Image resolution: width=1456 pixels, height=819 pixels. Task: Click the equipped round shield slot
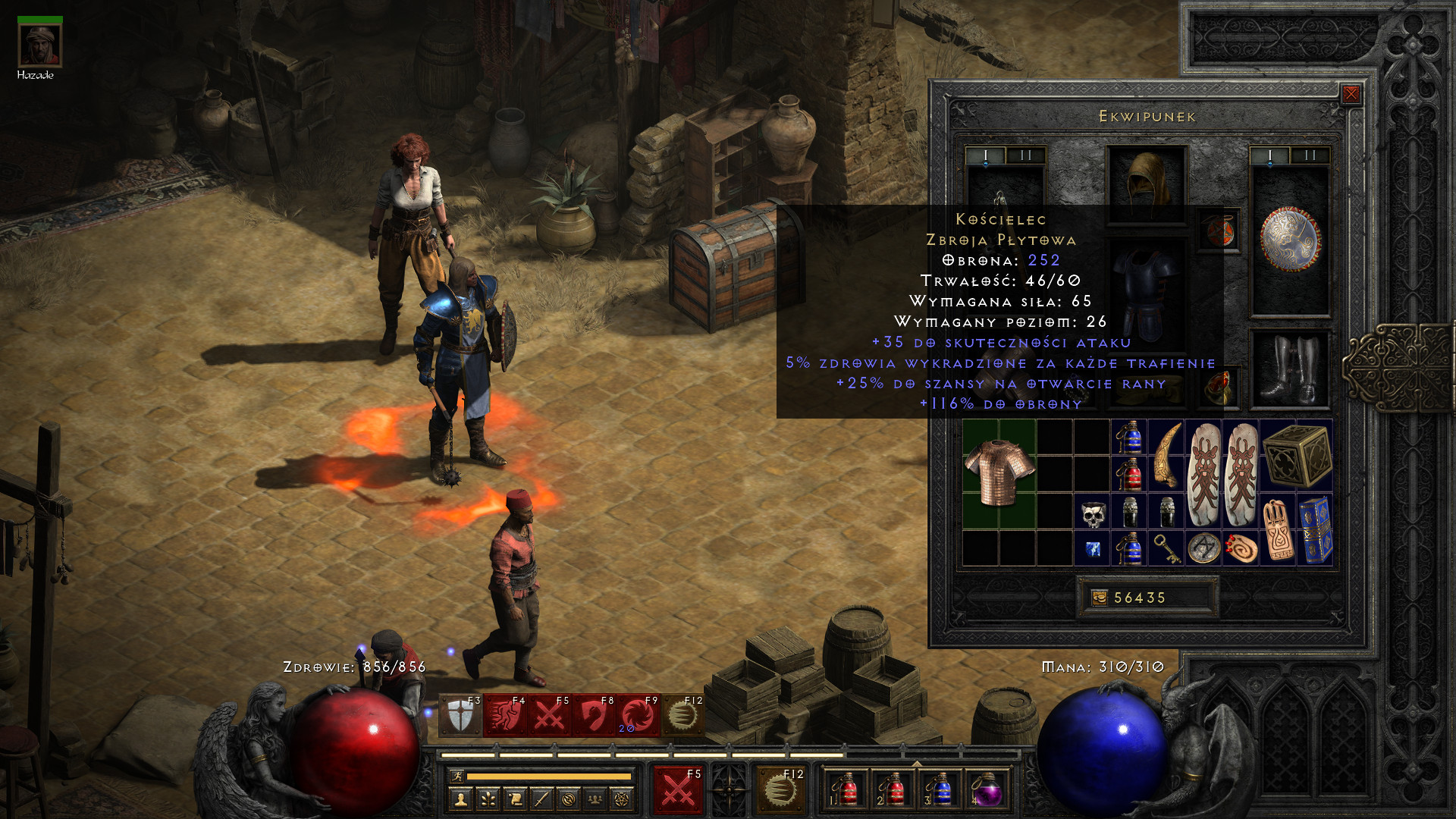1290,240
